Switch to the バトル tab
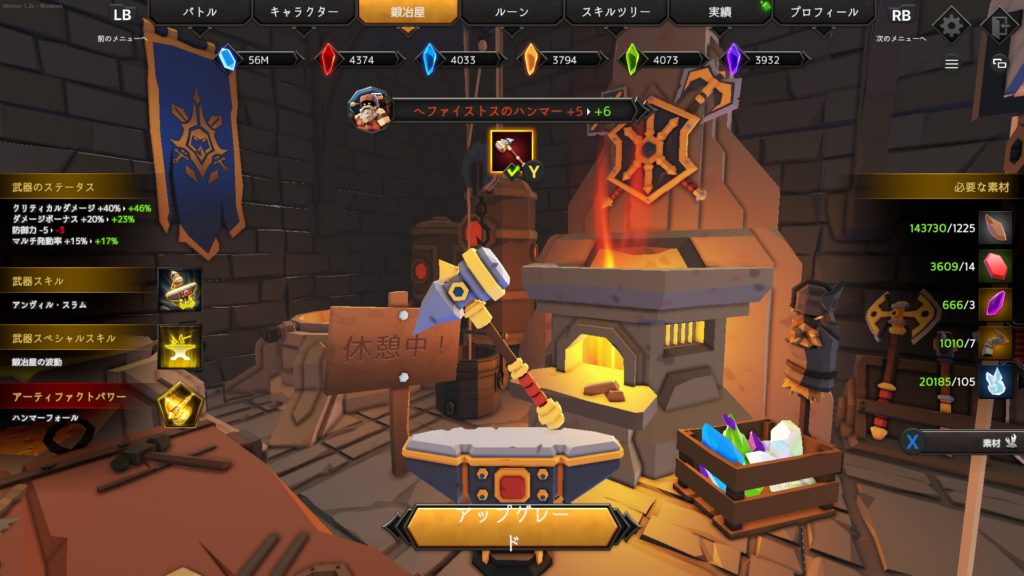Viewport: 1024px width, 576px height. coord(199,13)
